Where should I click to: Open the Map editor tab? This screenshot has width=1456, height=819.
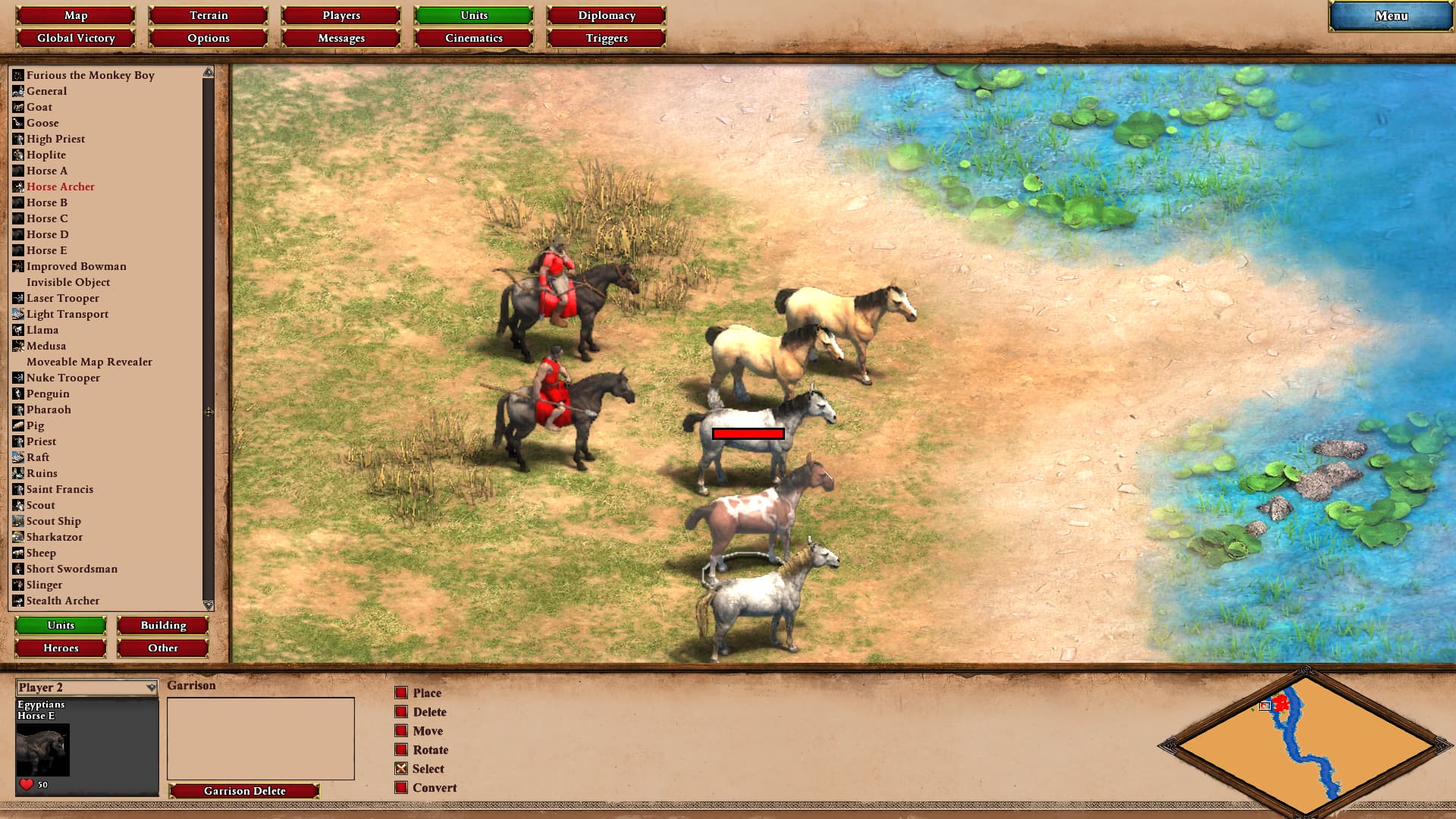pyautogui.click(x=76, y=15)
